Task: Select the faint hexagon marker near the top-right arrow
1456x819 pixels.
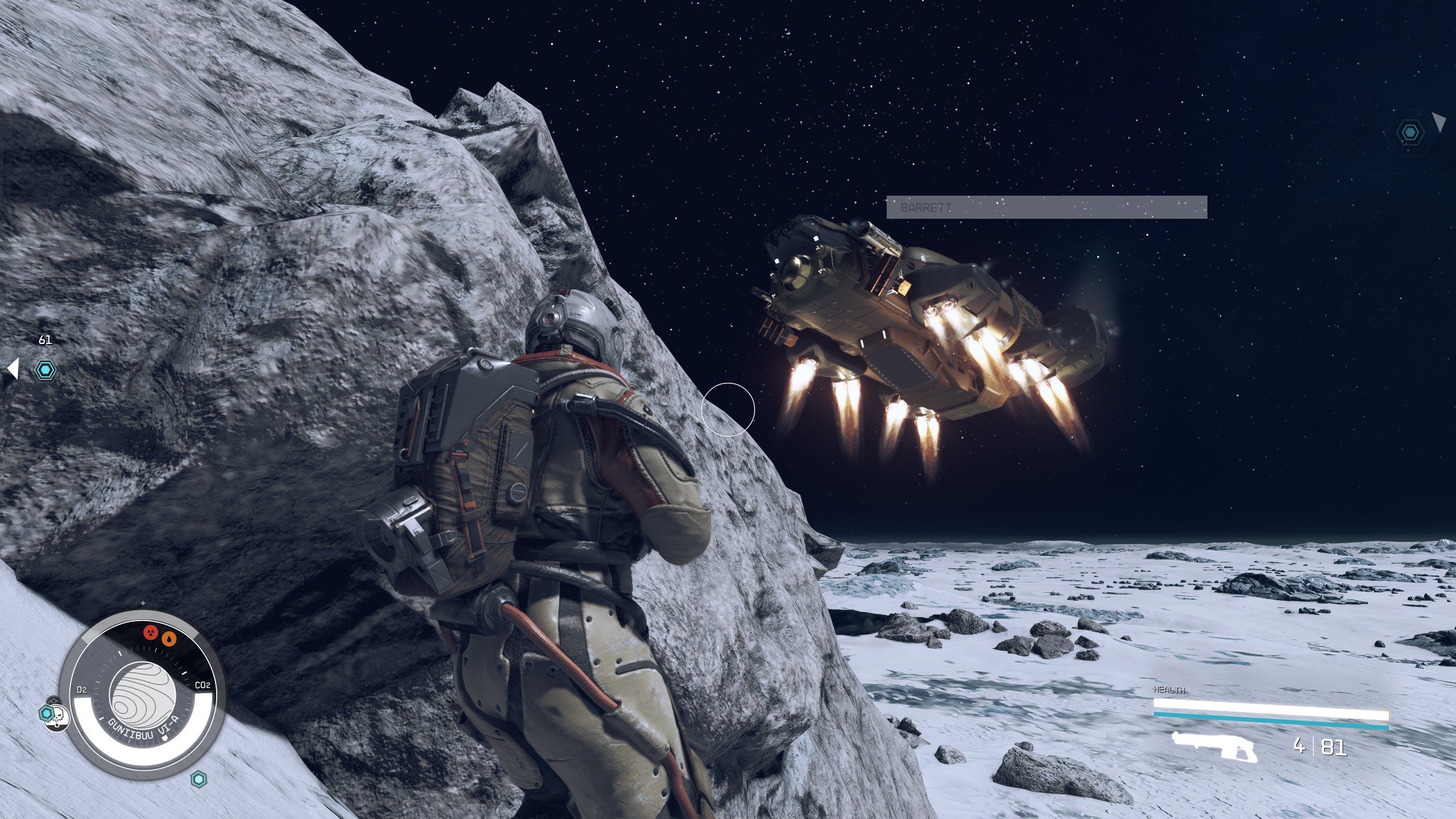Action: point(1409,133)
